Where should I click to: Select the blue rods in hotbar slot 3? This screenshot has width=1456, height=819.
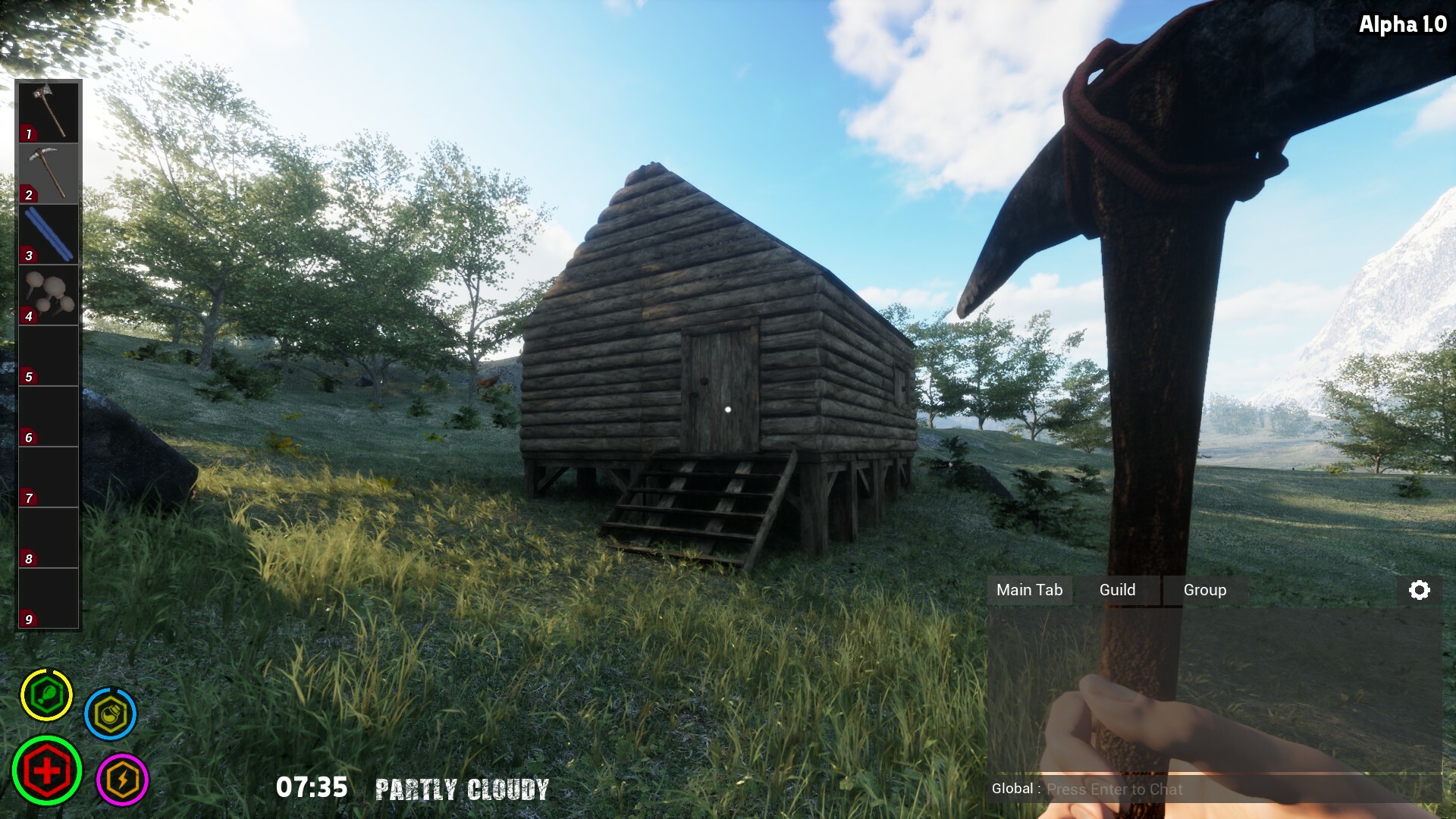tap(48, 234)
